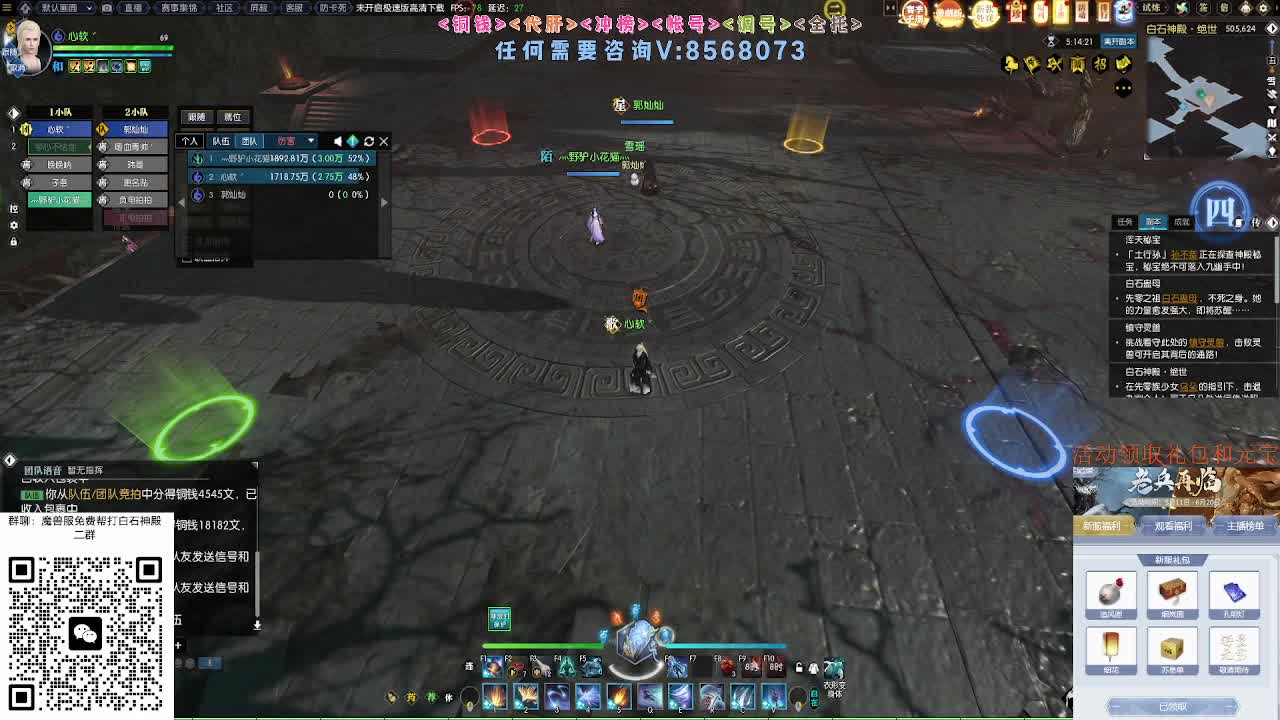Image resolution: width=1280 pixels, height=720 pixels.
Task: Select the 衣形变身体 outfit change icon
Action: click(834, 672)
